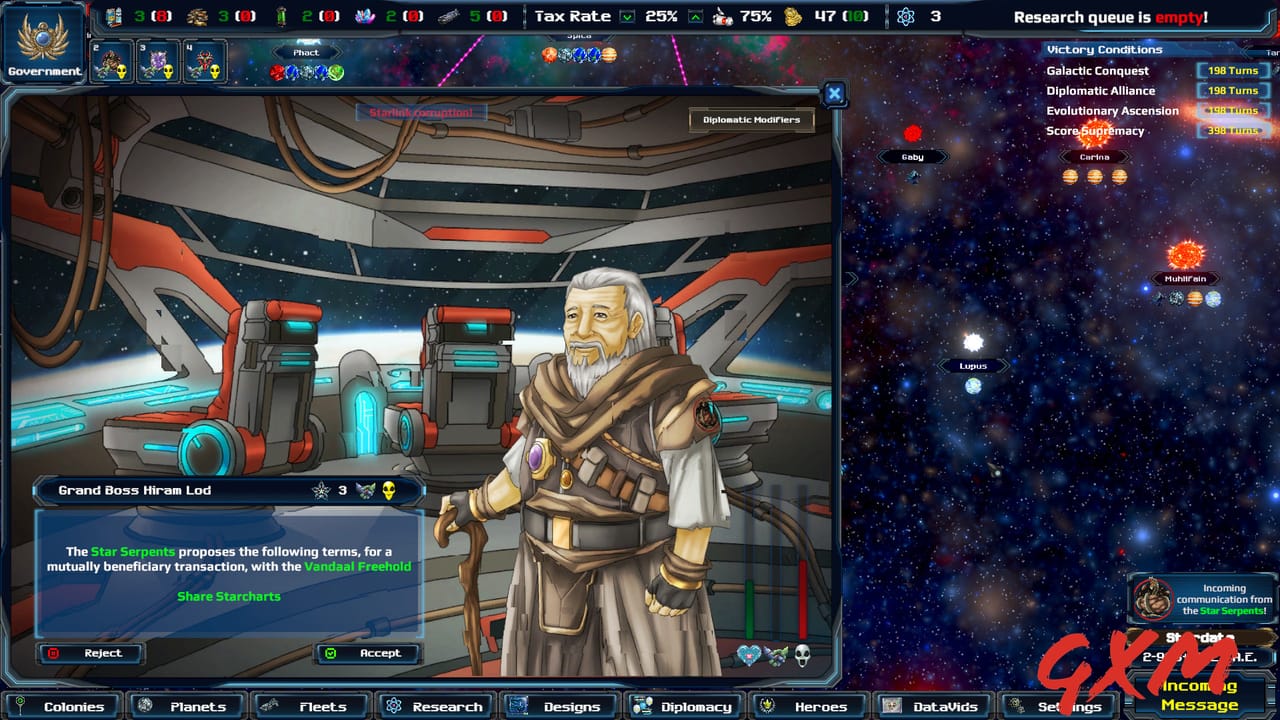Expand the Diplomatic Modifiers panel

752,119
